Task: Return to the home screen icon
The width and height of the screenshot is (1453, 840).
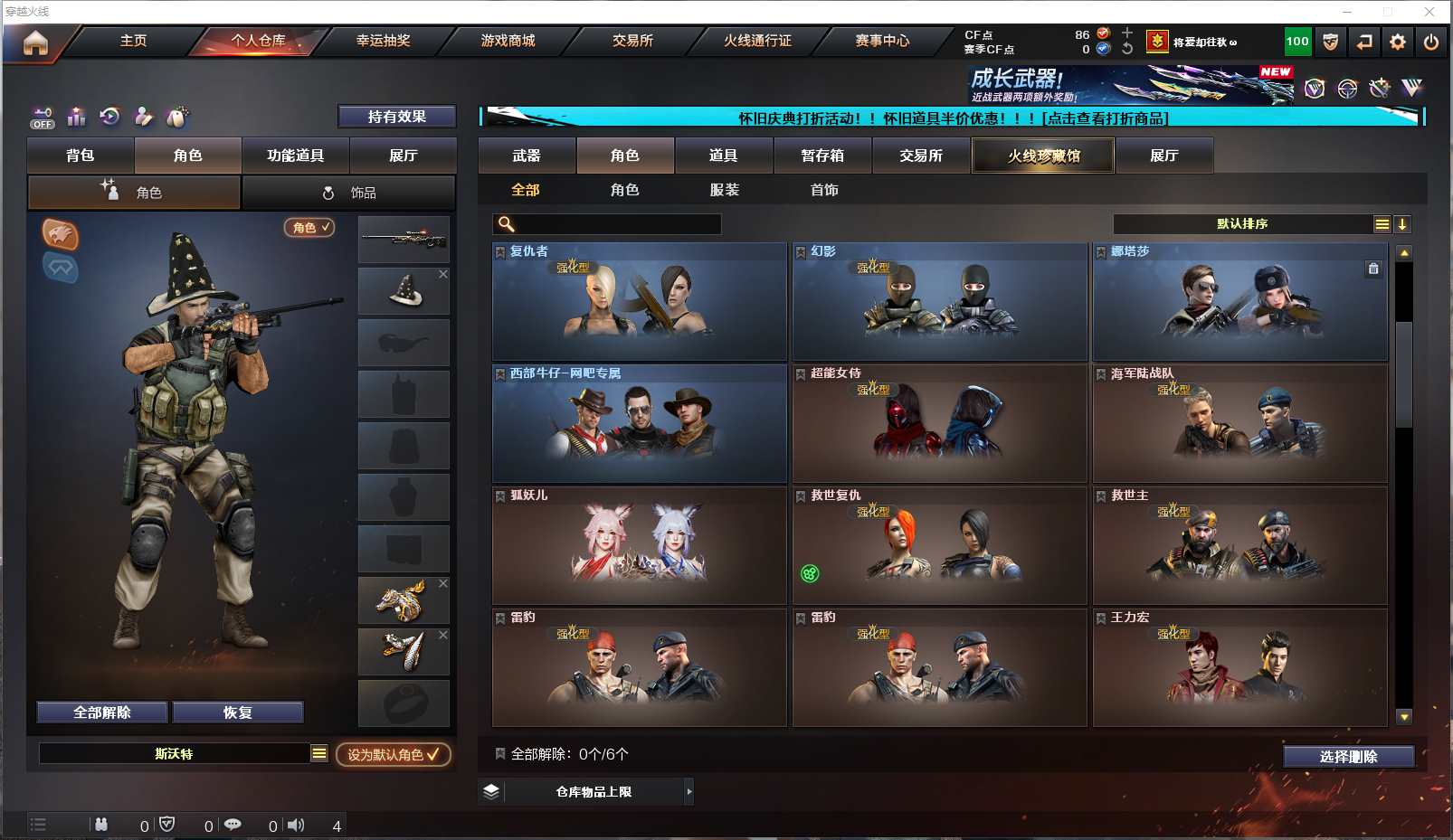Action: pyautogui.click(x=35, y=42)
